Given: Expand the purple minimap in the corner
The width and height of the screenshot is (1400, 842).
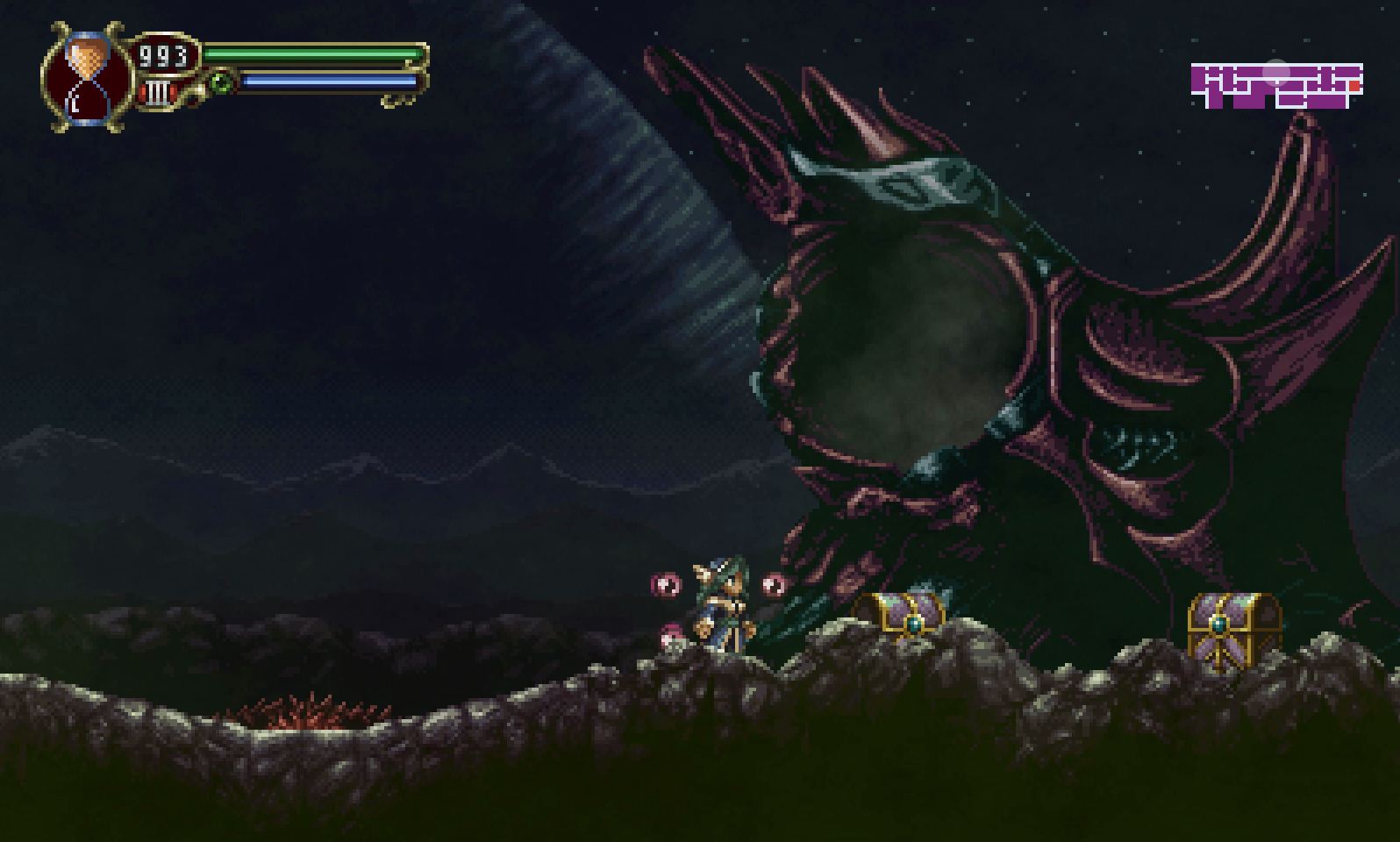Looking at the screenshot, I should [1276, 83].
